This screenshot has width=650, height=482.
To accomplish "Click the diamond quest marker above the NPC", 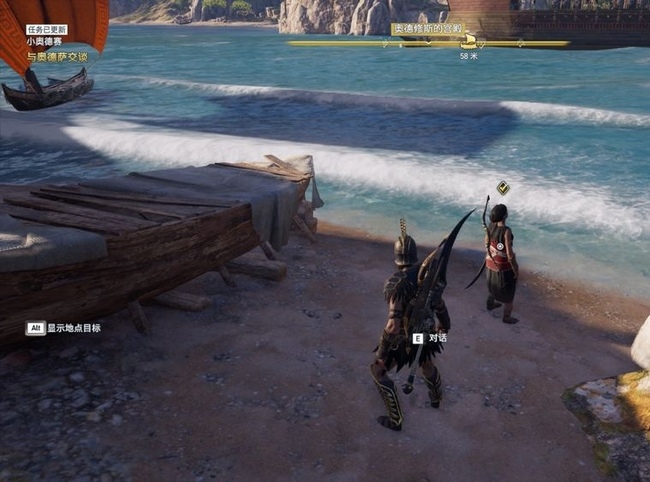I will [503, 187].
